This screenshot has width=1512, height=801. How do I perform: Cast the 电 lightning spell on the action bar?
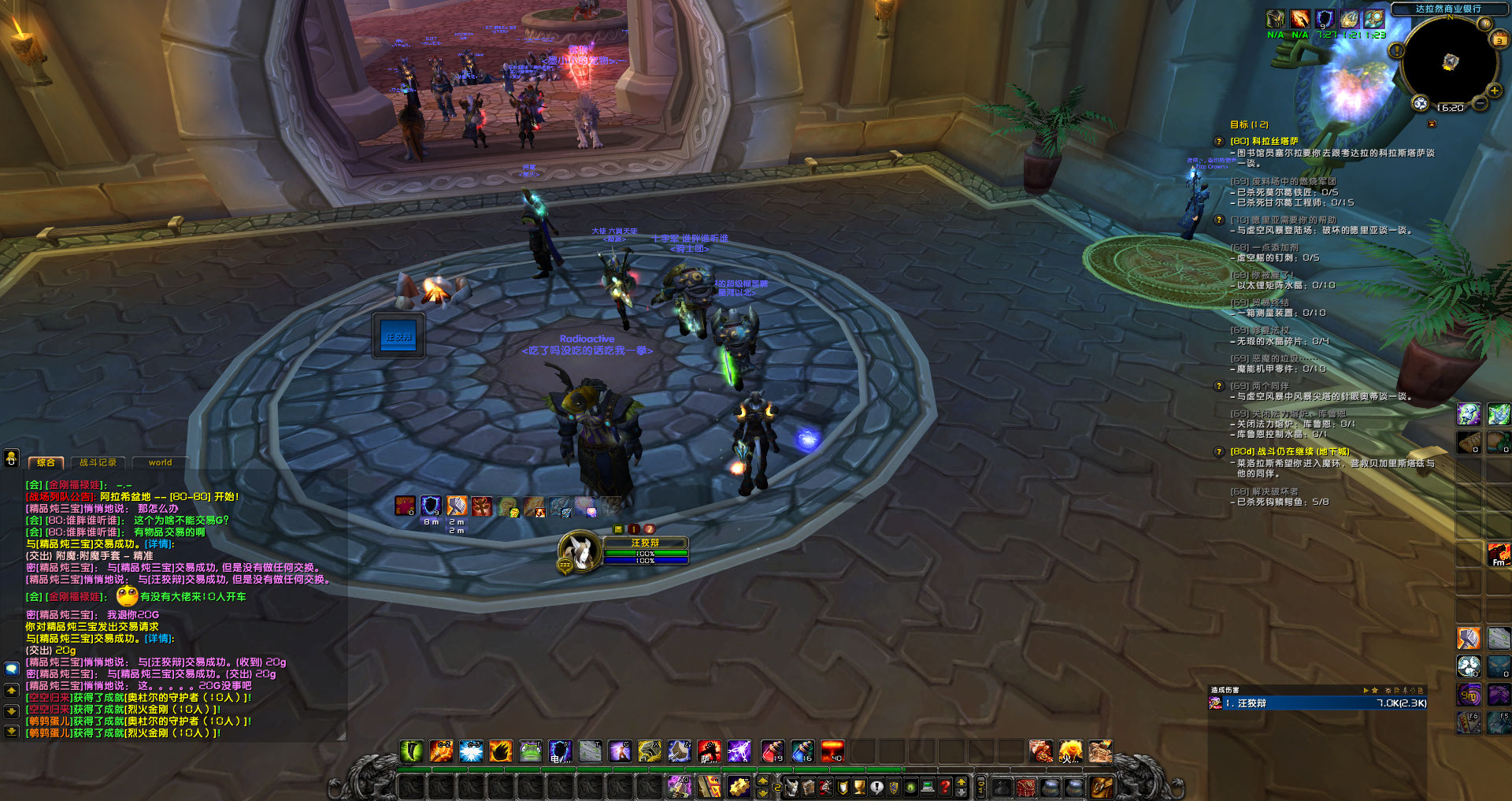tap(559, 751)
